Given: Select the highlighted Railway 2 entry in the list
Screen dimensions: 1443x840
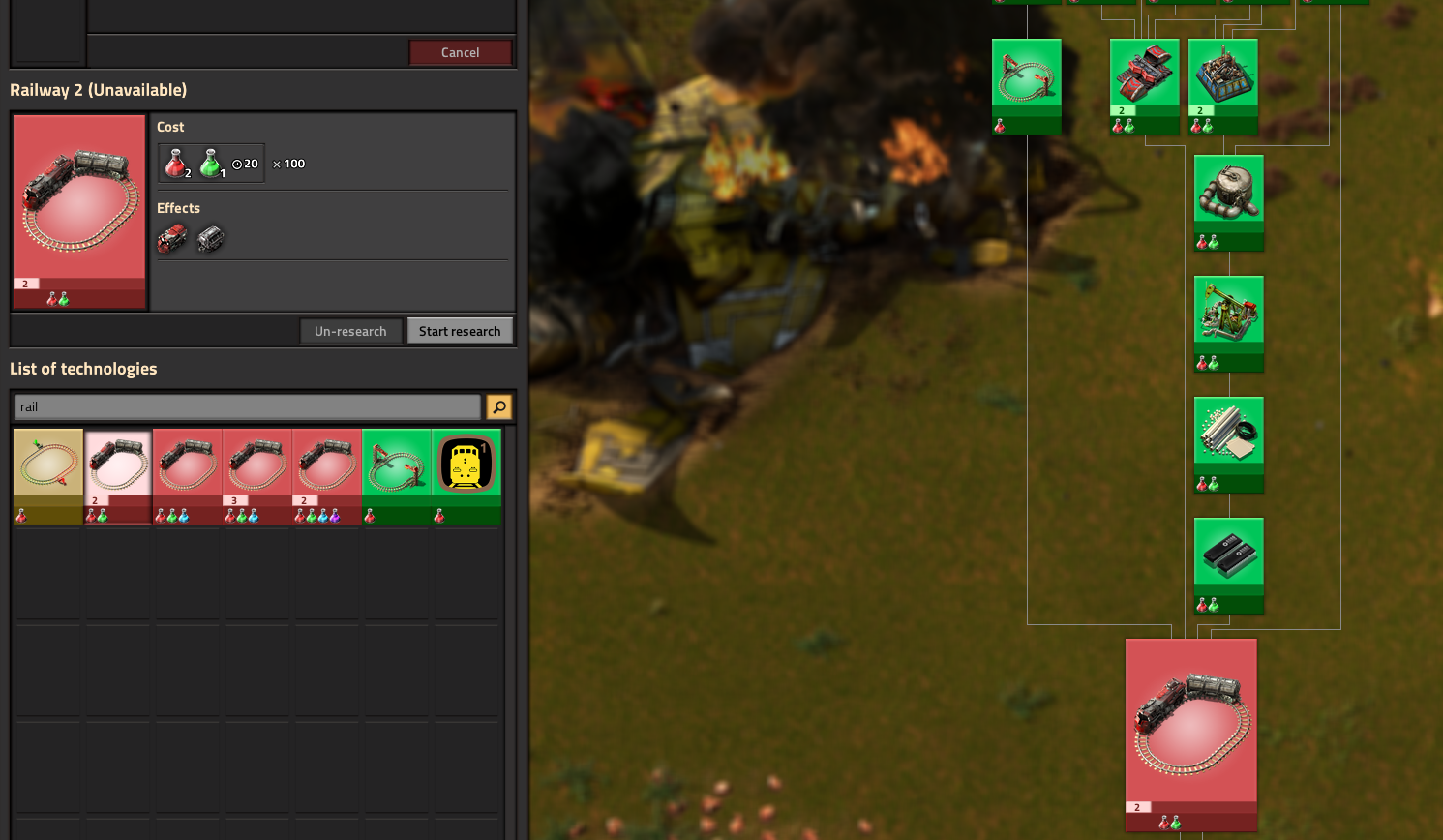Looking at the screenshot, I should pos(117,463).
